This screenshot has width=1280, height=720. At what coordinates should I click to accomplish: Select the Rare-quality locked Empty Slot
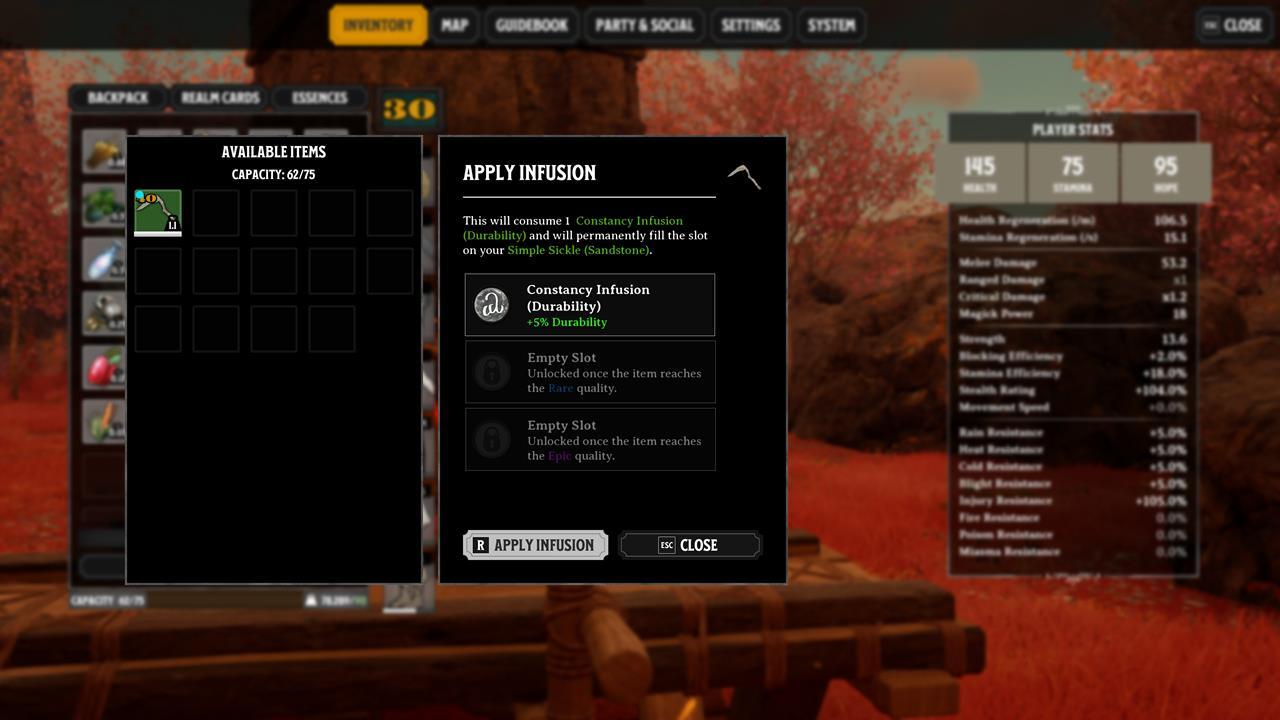590,372
